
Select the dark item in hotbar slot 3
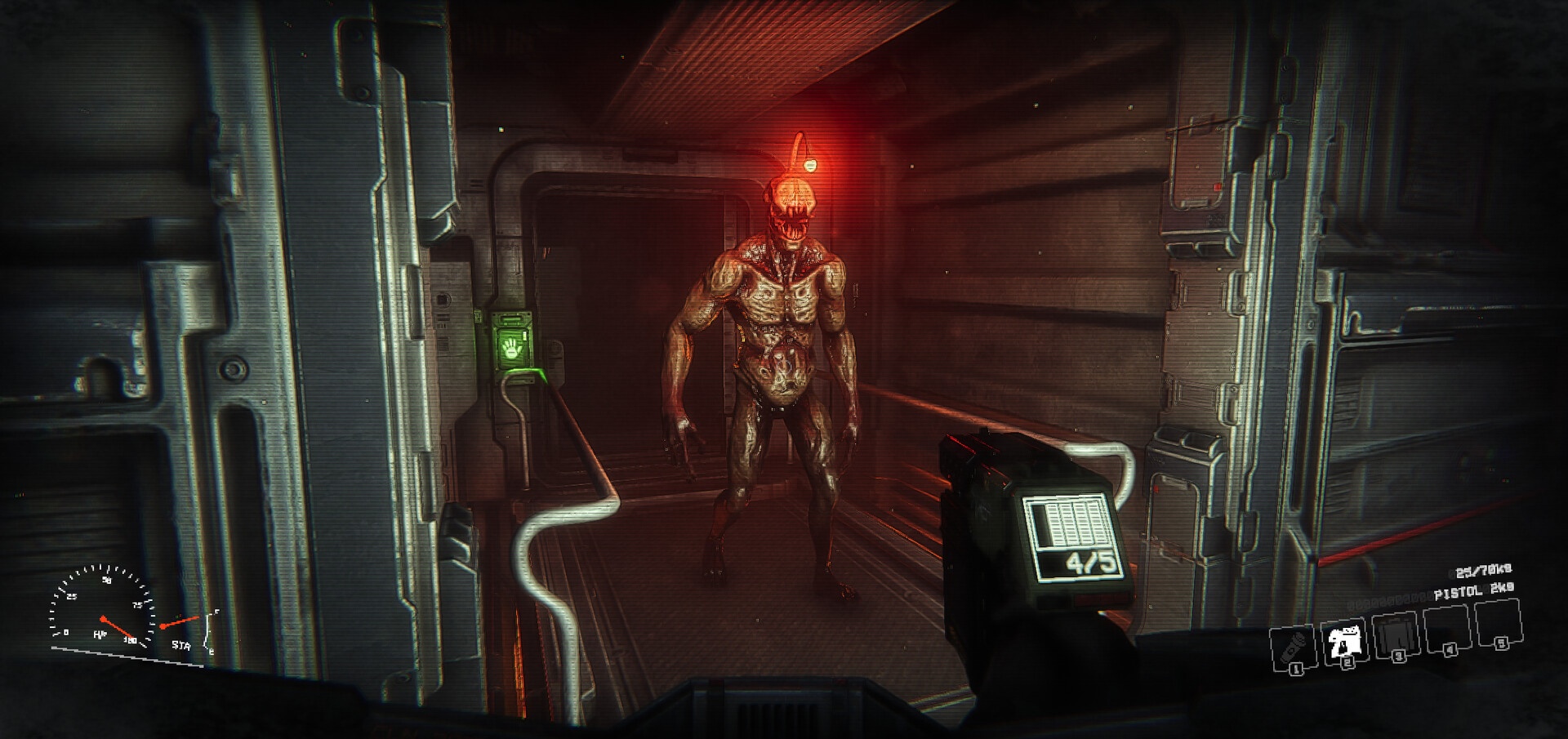(x=1396, y=636)
